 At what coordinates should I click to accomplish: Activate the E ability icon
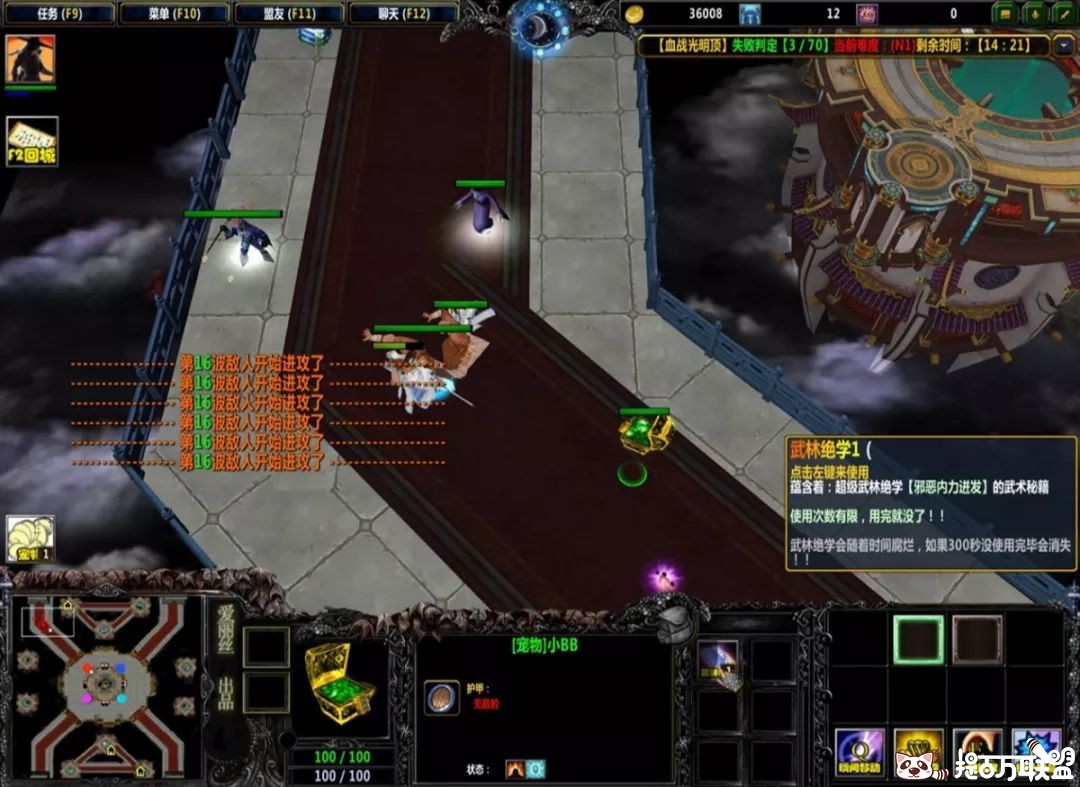(977, 752)
